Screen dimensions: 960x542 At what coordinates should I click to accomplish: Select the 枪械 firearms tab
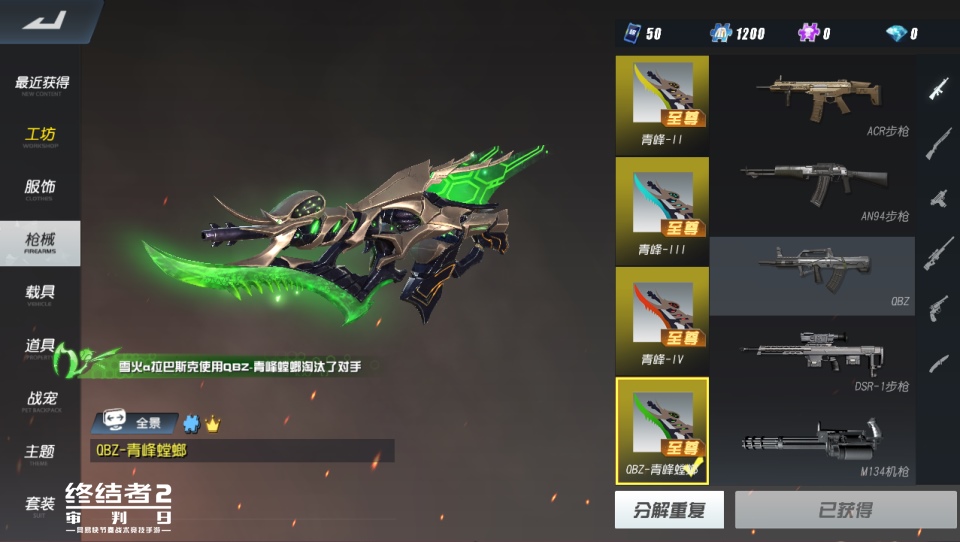pos(41,243)
